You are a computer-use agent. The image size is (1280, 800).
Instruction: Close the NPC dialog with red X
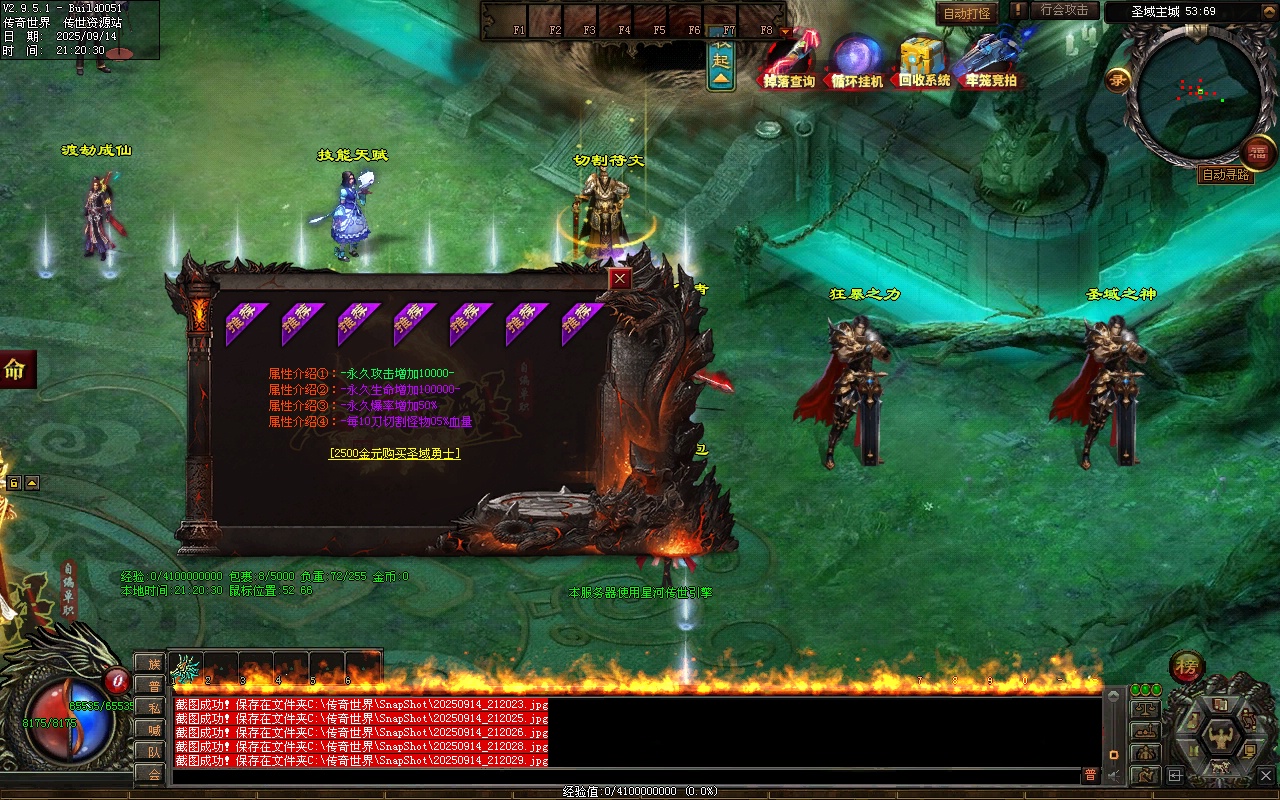point(621,279)
